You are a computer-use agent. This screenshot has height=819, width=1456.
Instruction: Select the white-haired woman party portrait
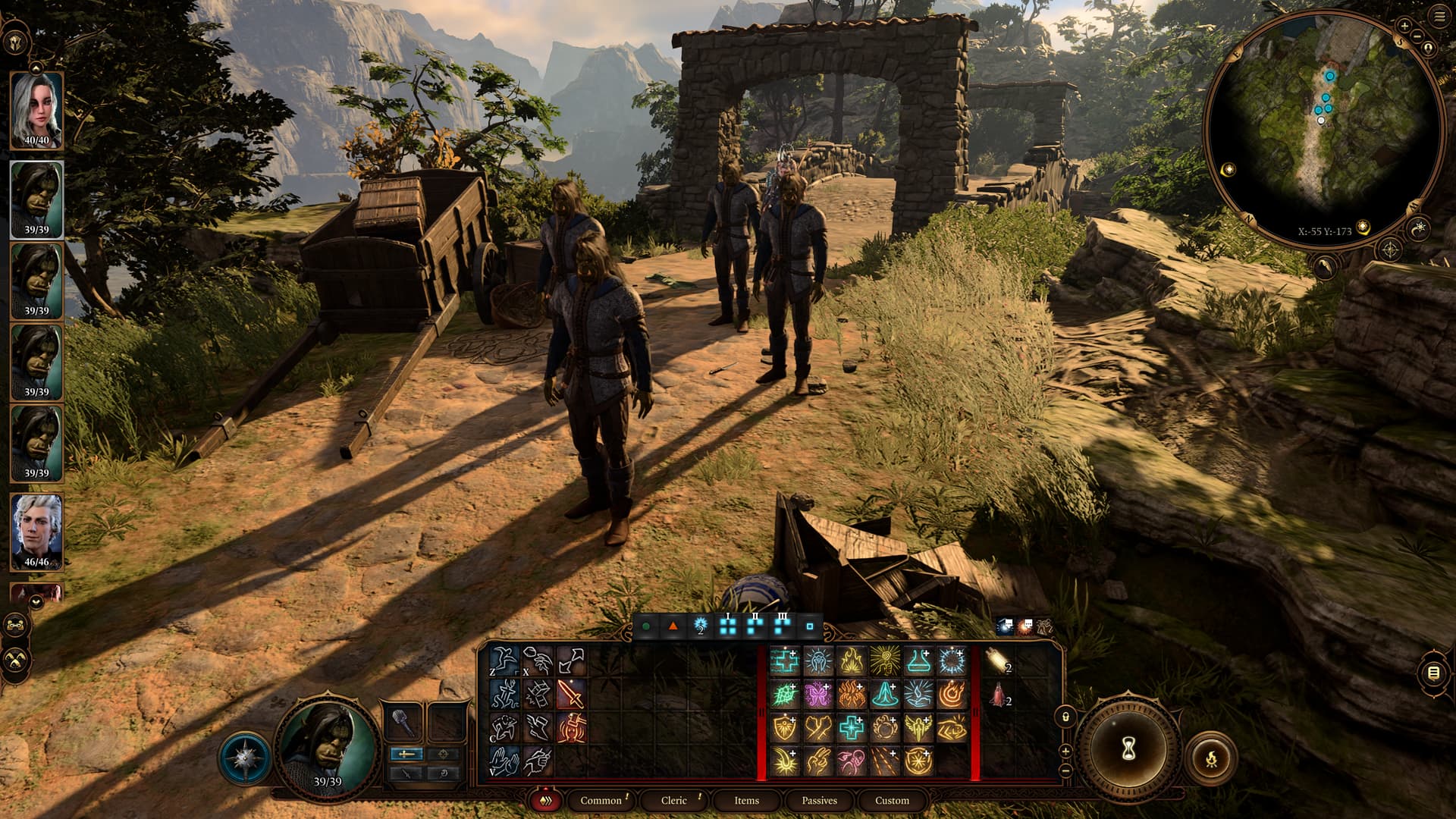coord(36,111)
